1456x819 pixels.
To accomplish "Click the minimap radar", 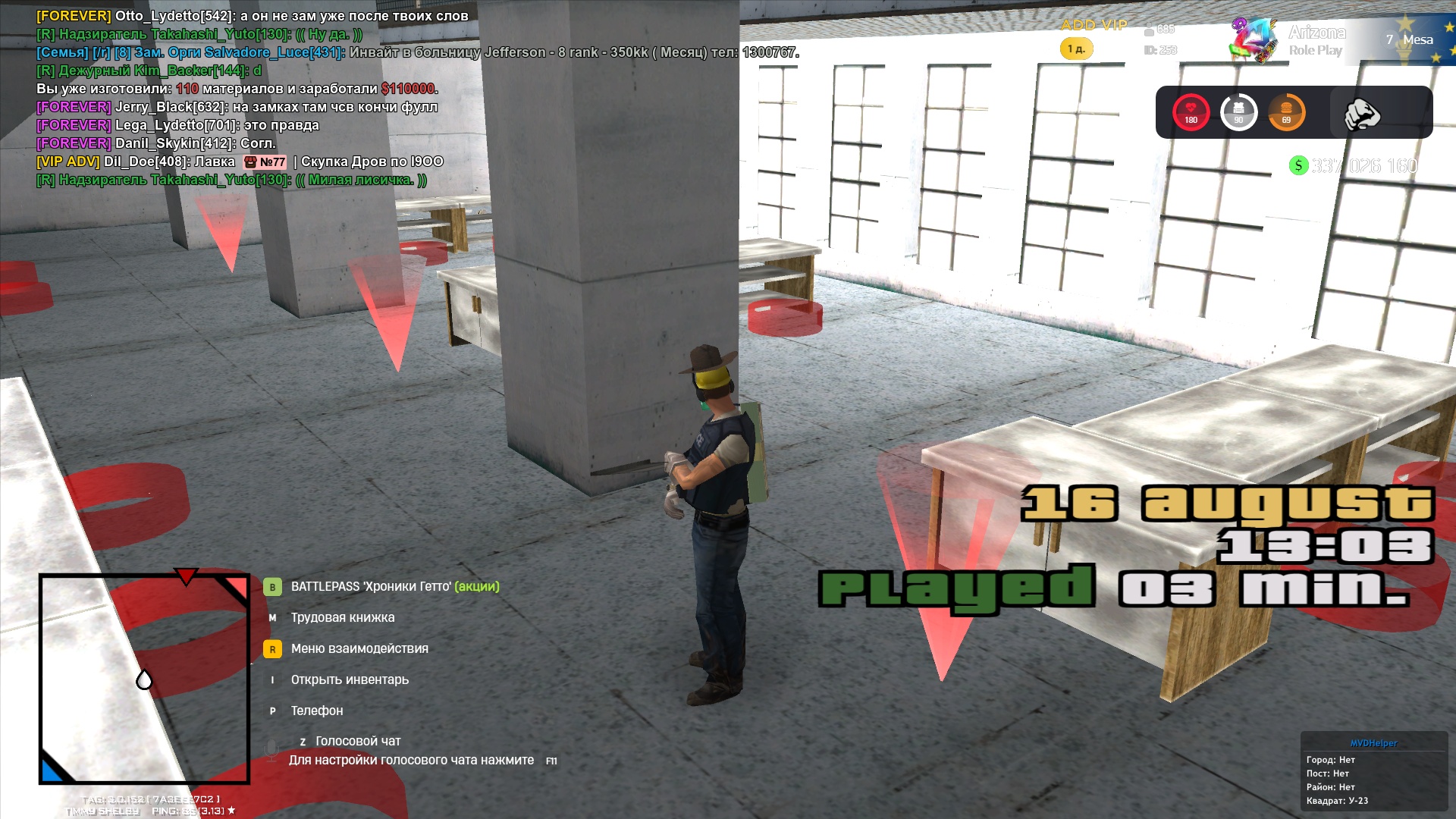I will coord(144,679).
